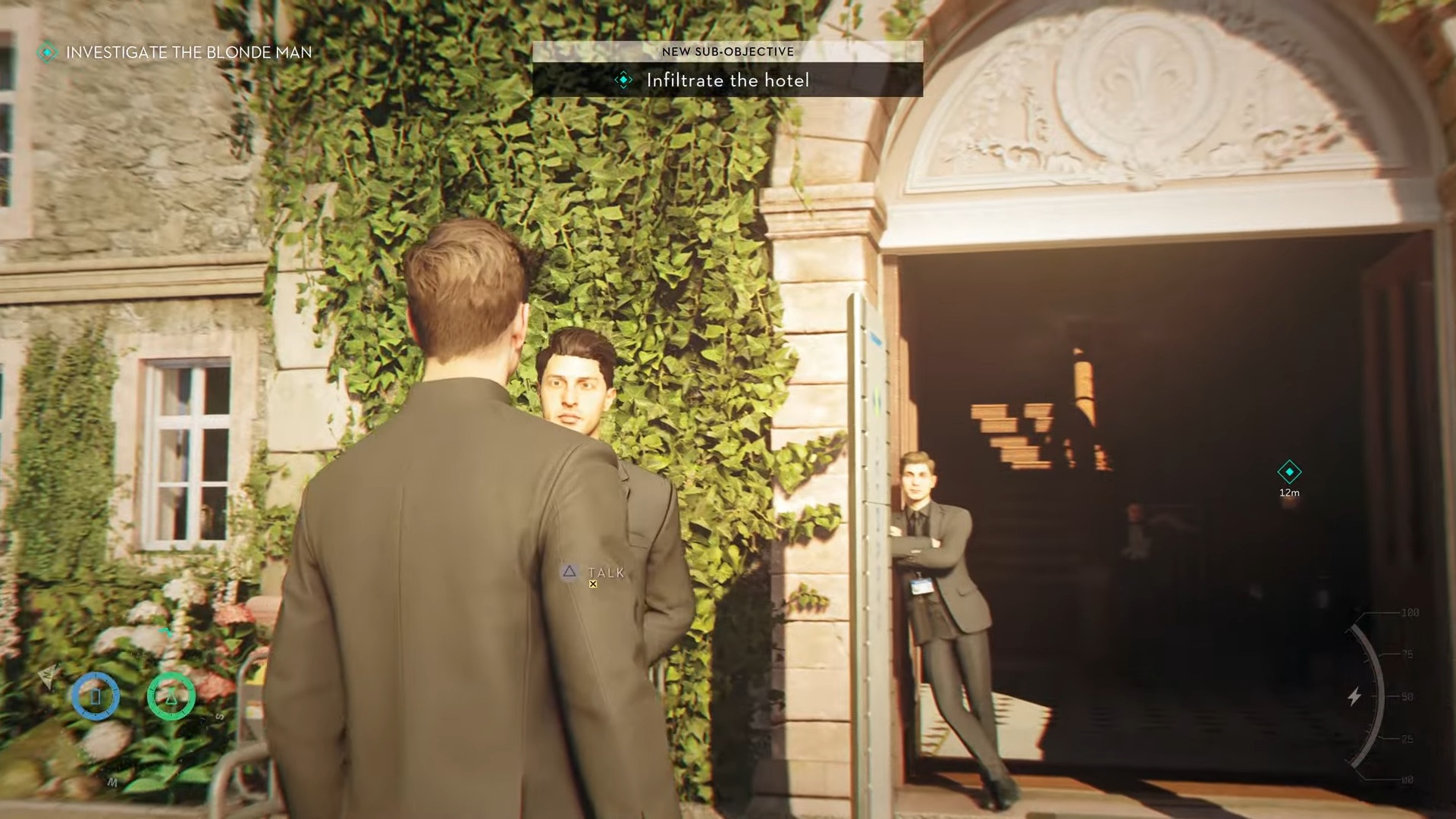This screenshot has height=819, width=1456.
Task: Click the Infiltrate the hotel sub-objective banner
Action: point(726,80)
